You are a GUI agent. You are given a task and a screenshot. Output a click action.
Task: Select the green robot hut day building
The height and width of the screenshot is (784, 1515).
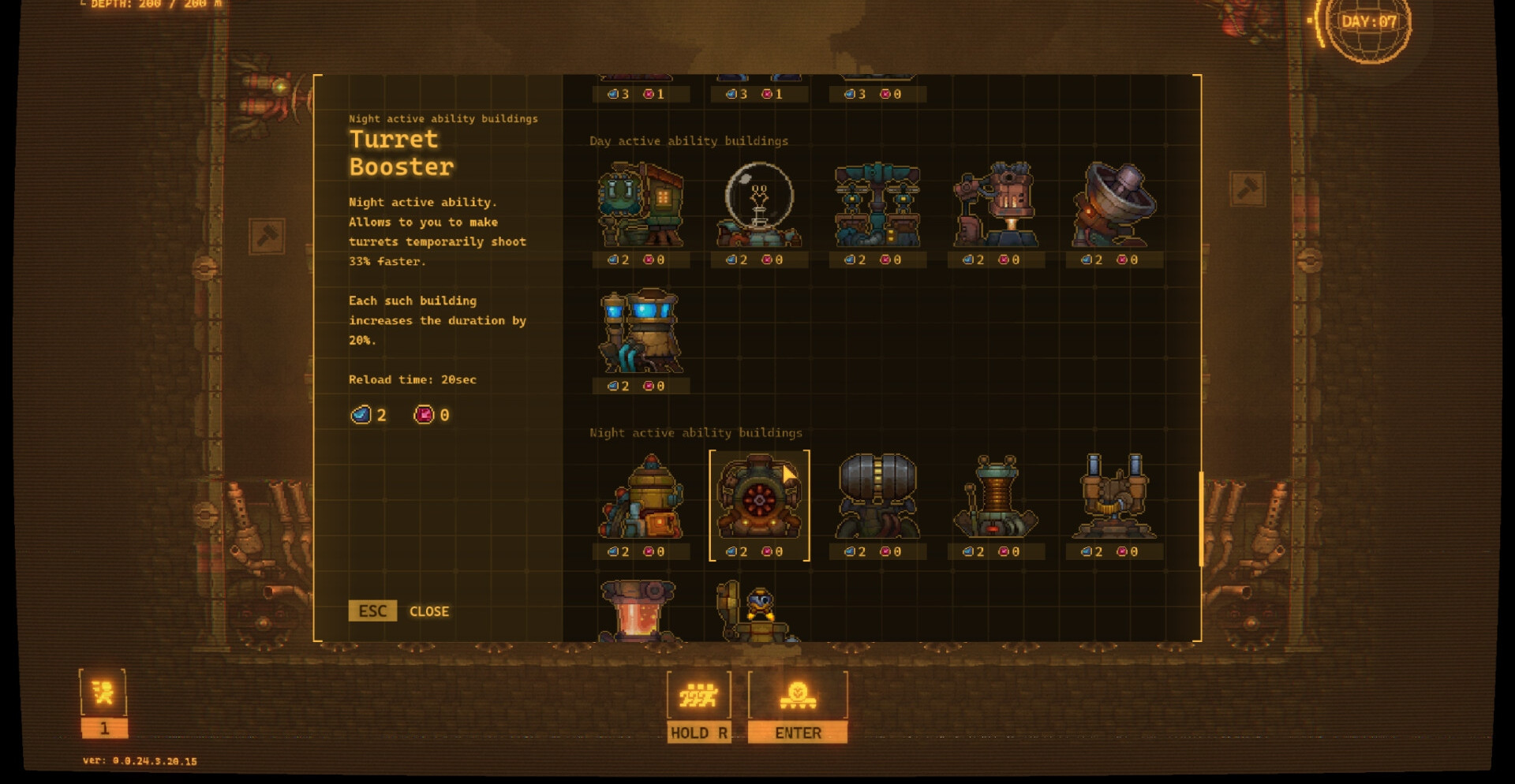(x=641, y=207)
